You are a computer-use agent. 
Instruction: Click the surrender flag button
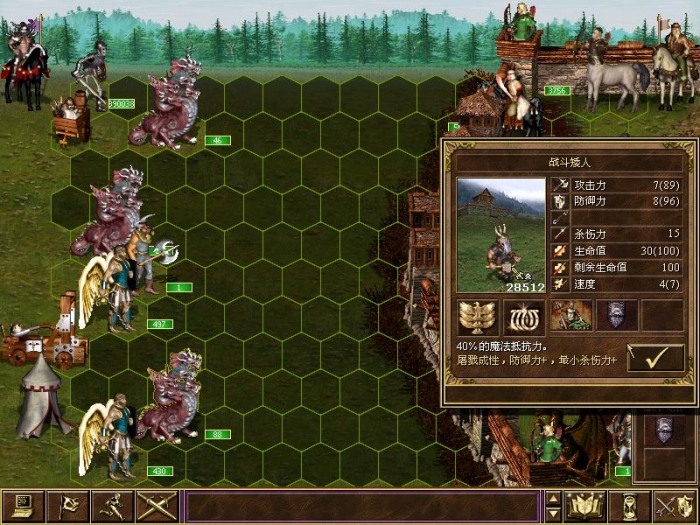[69, 506]
